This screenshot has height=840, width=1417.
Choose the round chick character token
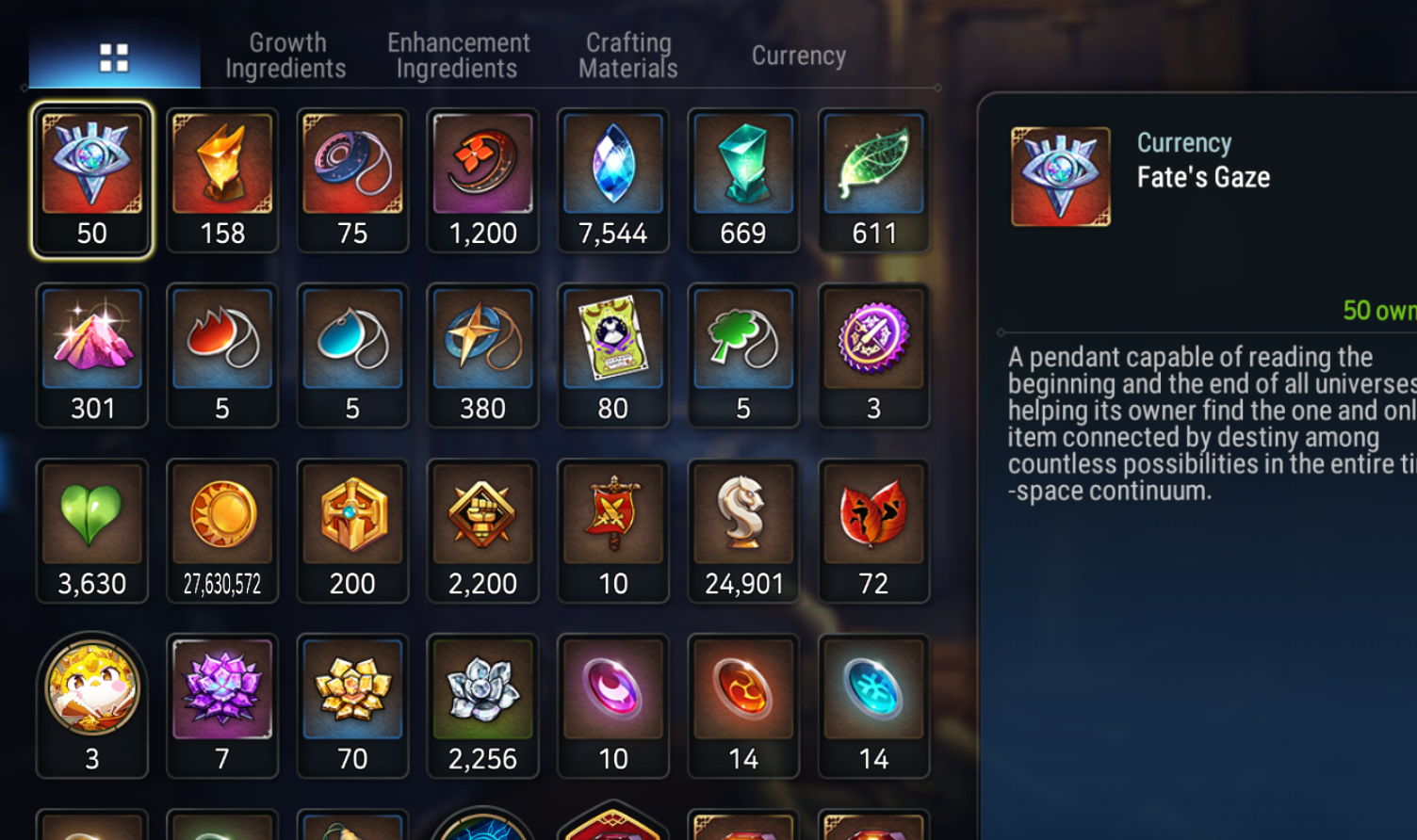(x=91, y=704)
